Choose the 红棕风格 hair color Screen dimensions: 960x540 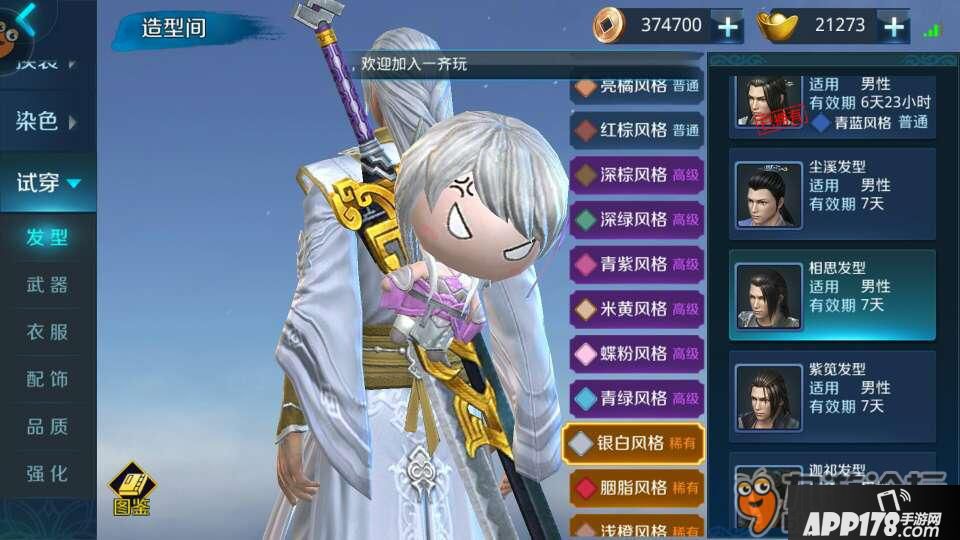[x=636, y=130]
